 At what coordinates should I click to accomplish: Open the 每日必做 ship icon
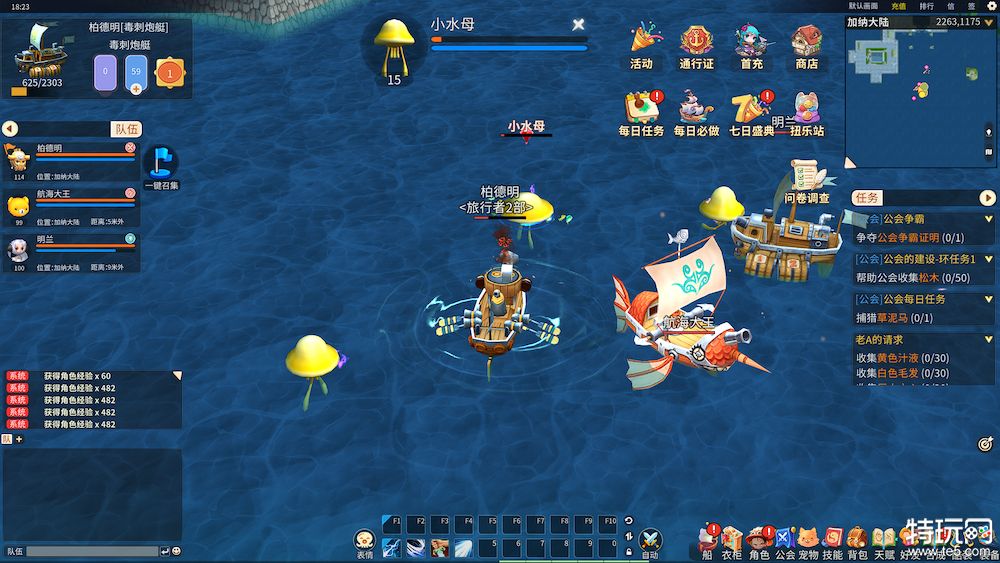pos(696,112)
